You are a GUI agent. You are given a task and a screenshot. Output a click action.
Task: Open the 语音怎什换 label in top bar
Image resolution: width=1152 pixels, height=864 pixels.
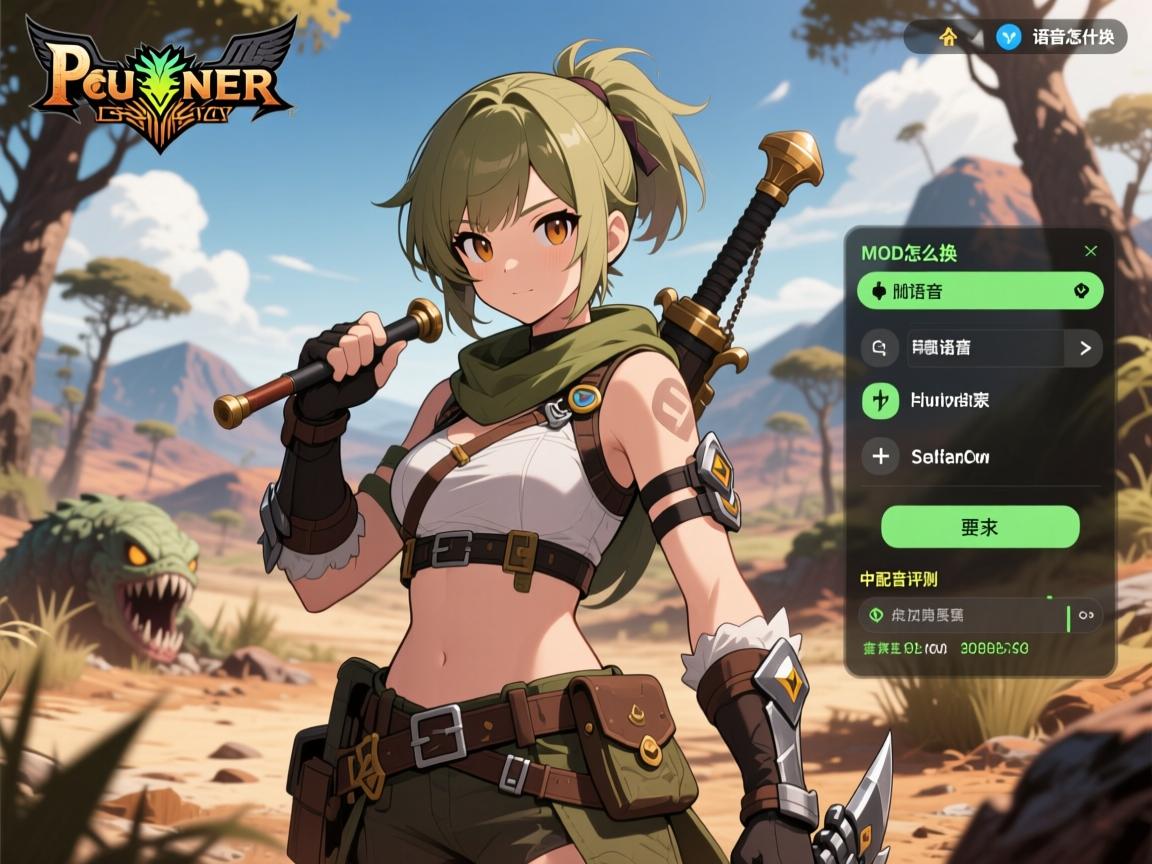point(1073,37)
